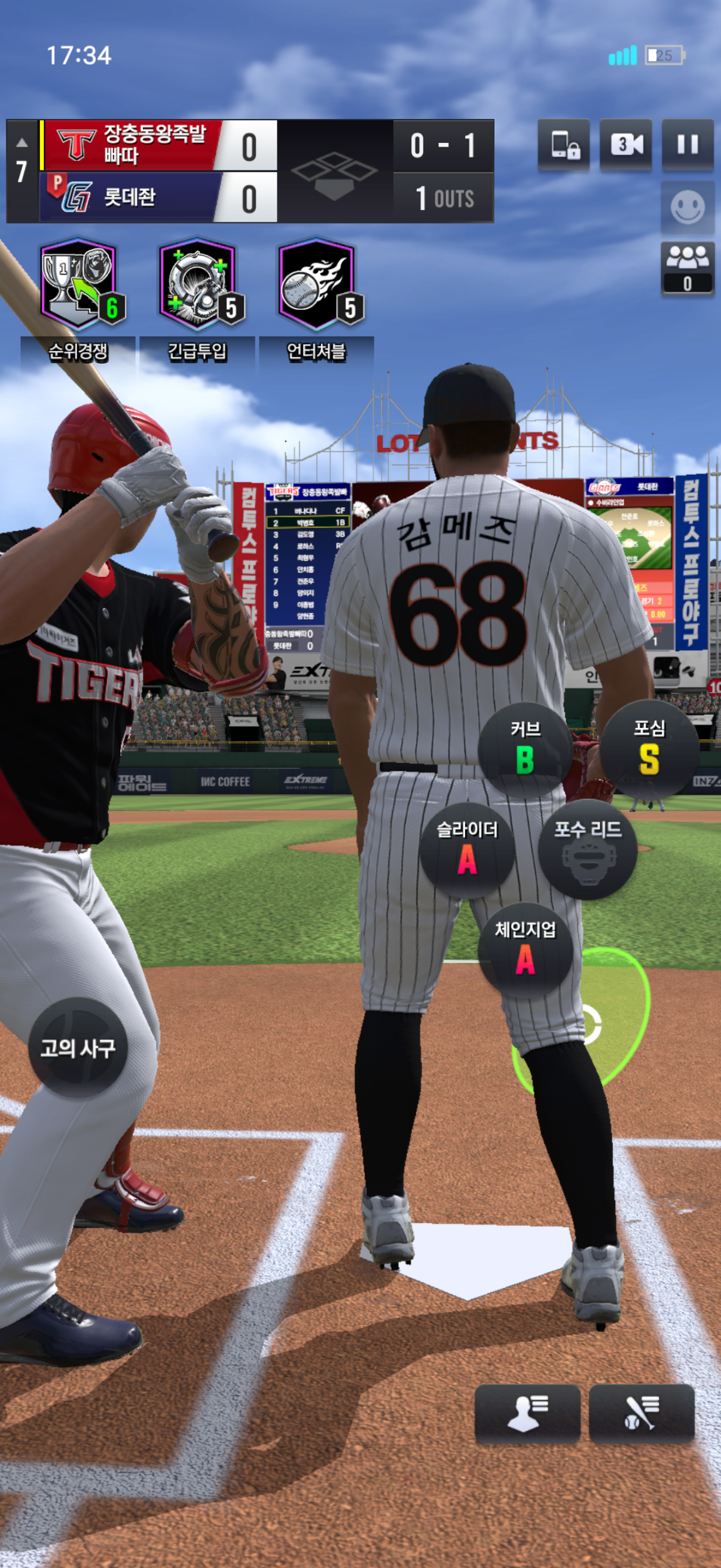Throw the Slider (슬라이더) pitch
Viewport: 721px width, 1568px height.
click(x=468, y=850)
